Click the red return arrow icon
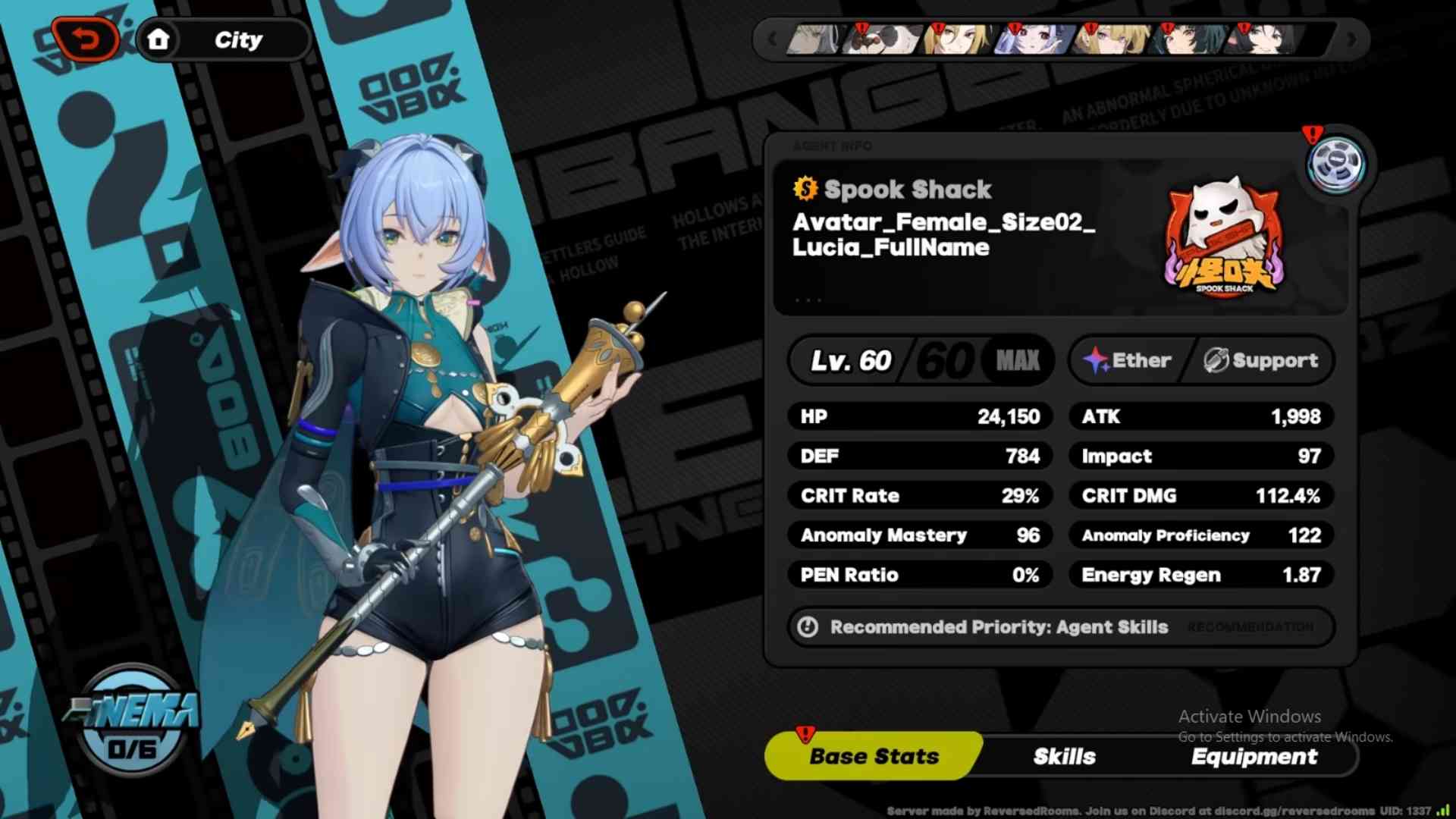The height and width of the screenshot is (819, 1456). pos(86,38)
